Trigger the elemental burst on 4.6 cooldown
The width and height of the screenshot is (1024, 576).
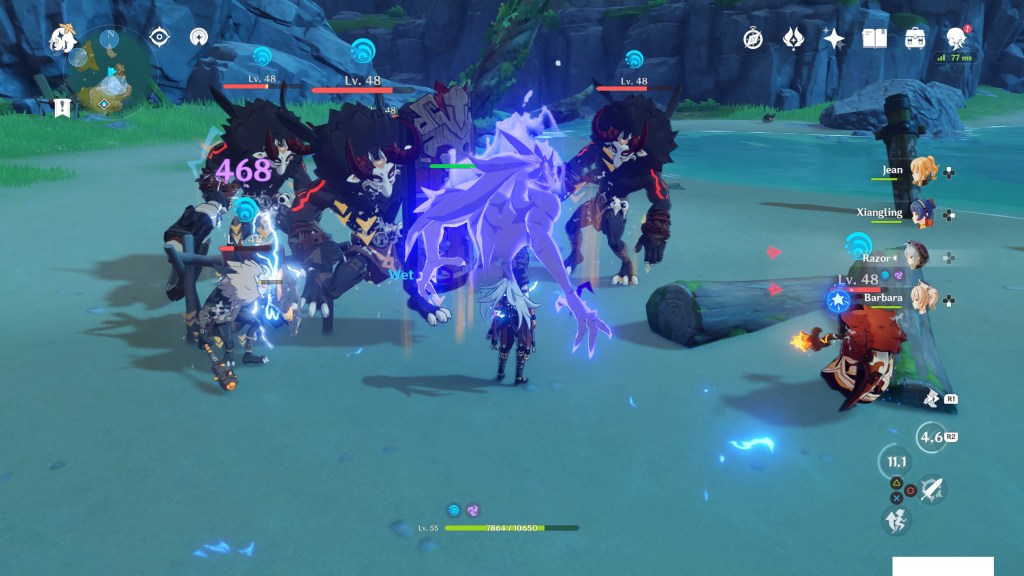coord(932,437)
